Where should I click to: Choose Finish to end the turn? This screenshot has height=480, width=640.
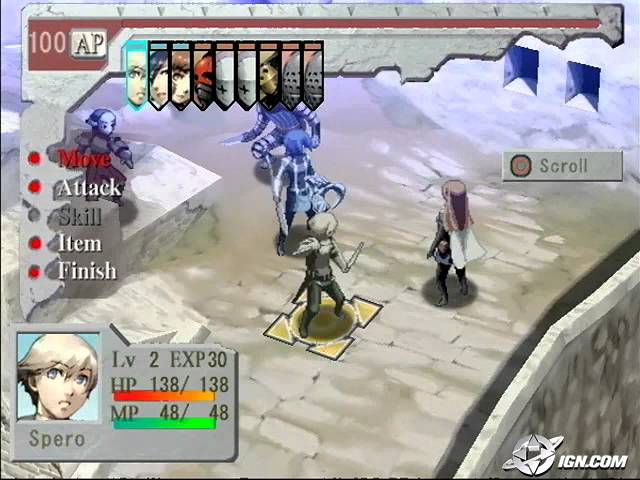(86, 271)
